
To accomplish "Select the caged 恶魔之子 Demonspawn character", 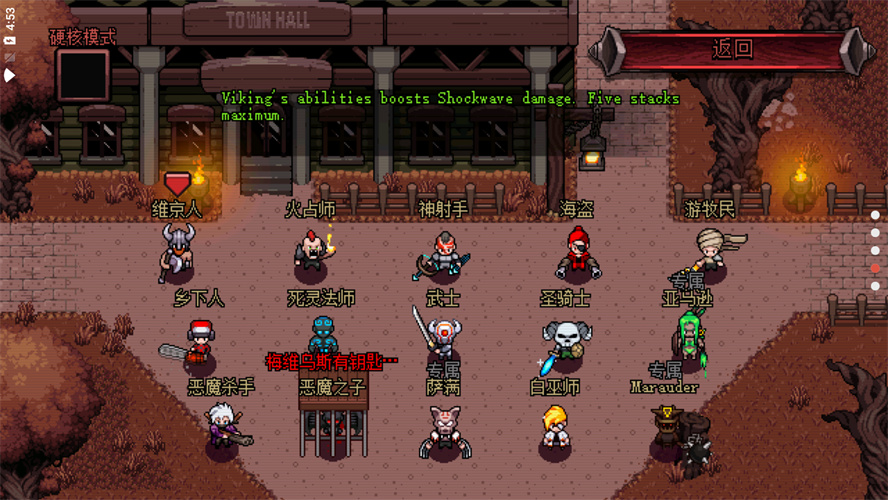I will 332,425.
